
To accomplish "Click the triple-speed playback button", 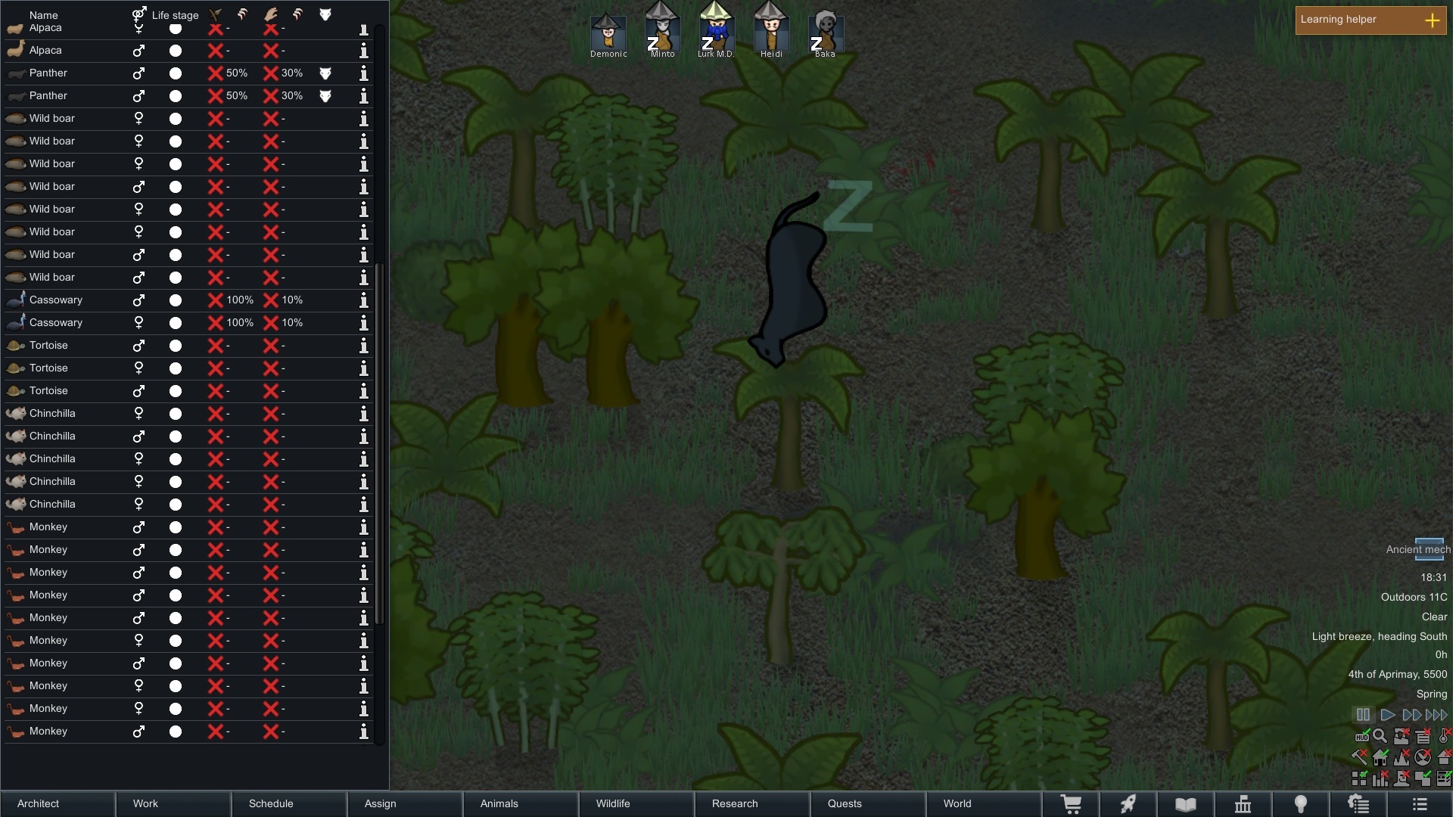I will [x=1435, y=714].
